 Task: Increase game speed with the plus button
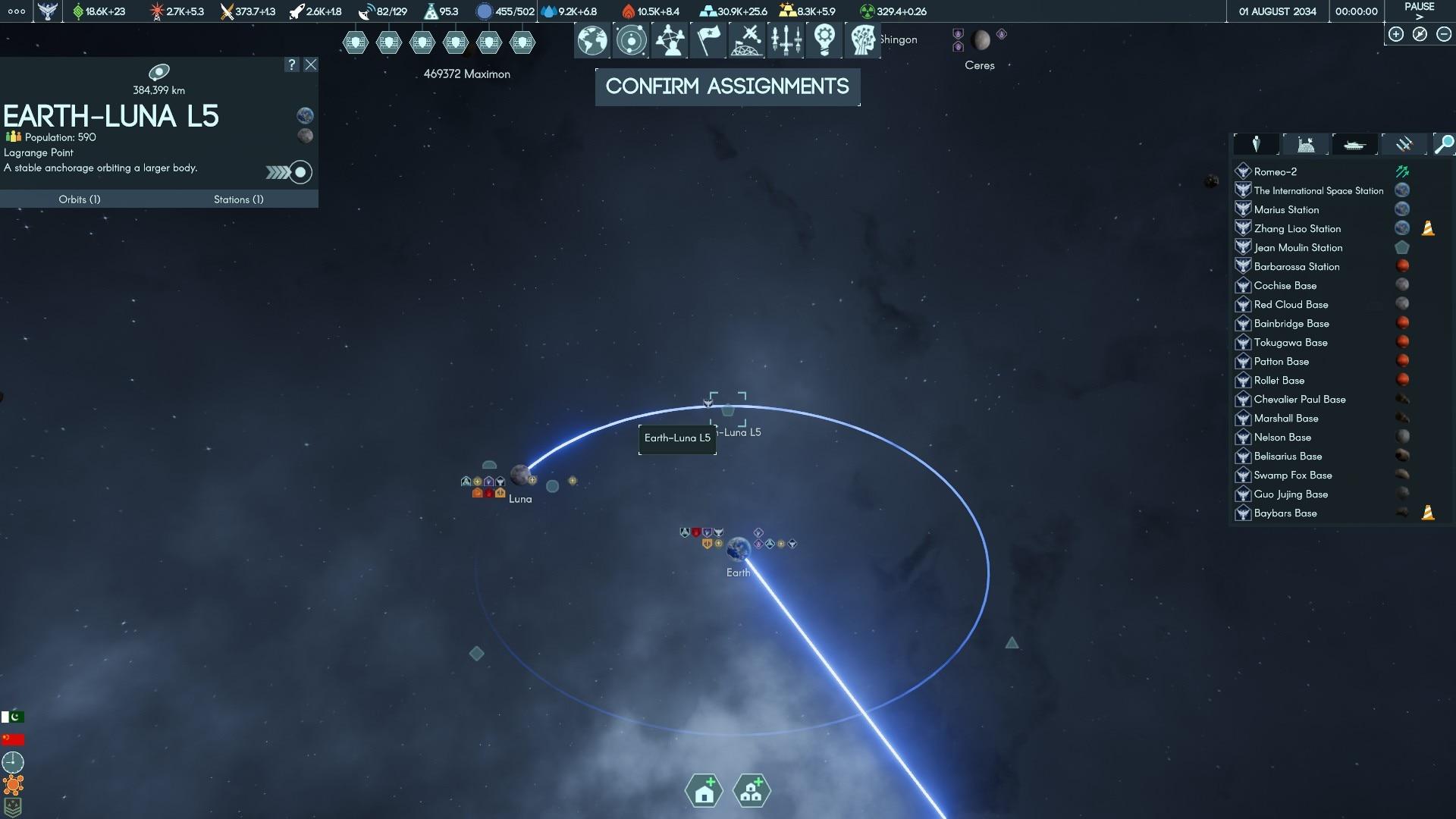pos(1396,34)
